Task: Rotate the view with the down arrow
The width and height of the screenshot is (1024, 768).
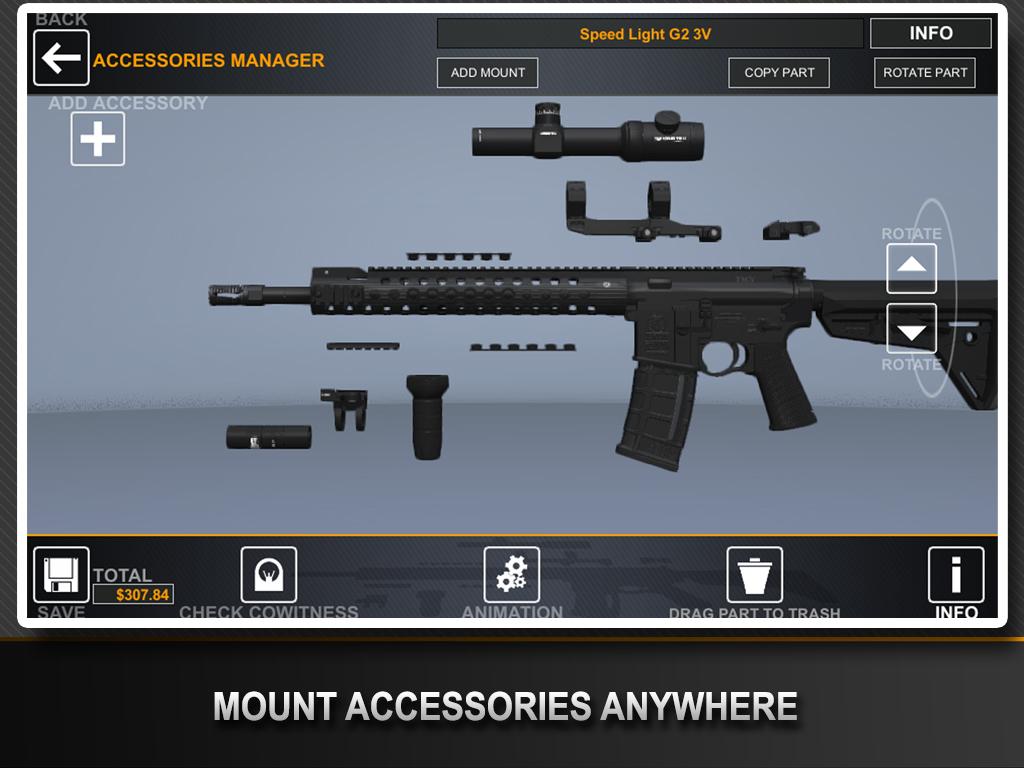Action: [912, 329]
